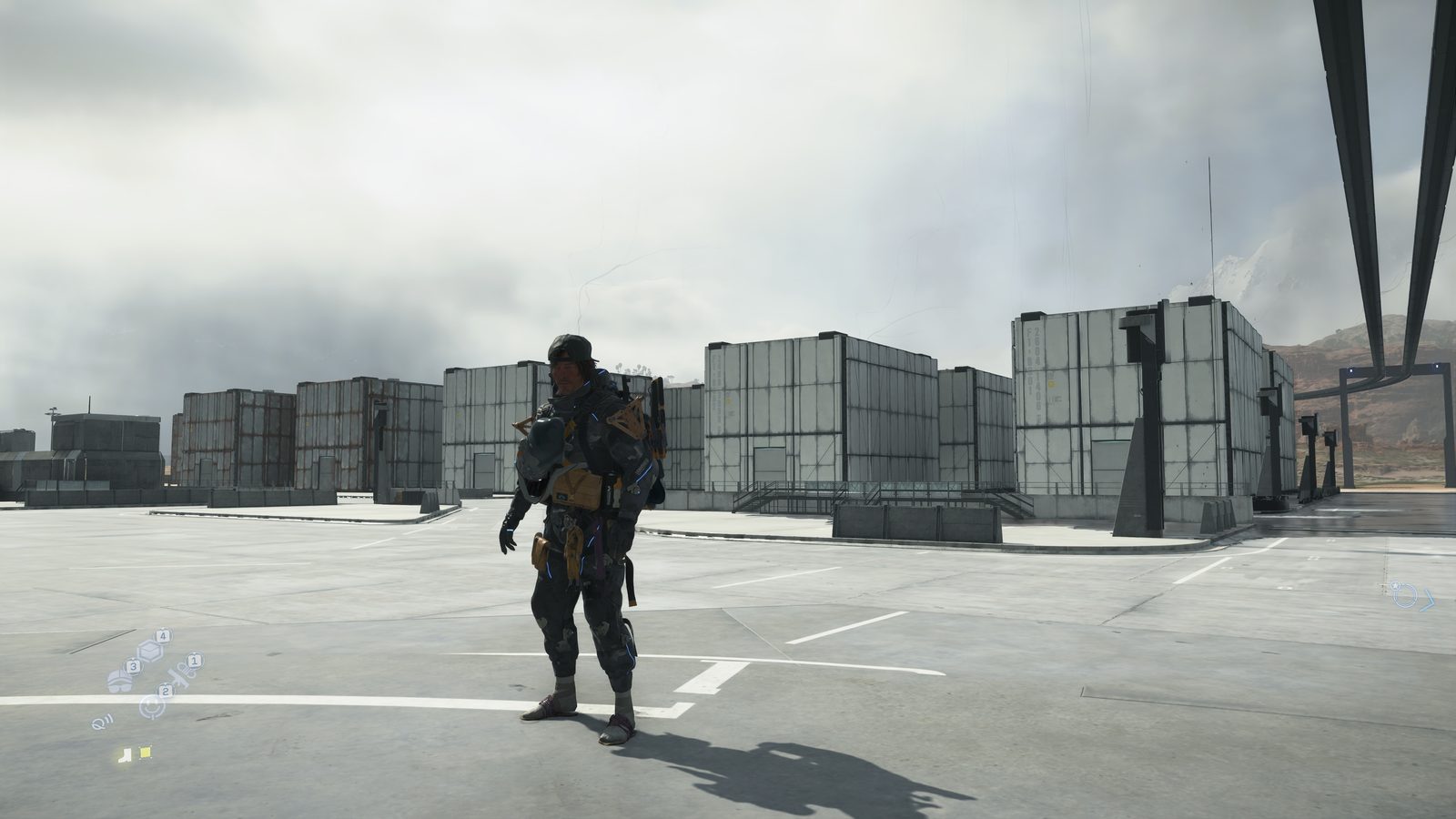The image size is (1456, 819).
Task: Open slot 4 variants via its top caret
Action: (x=162, y=629)
